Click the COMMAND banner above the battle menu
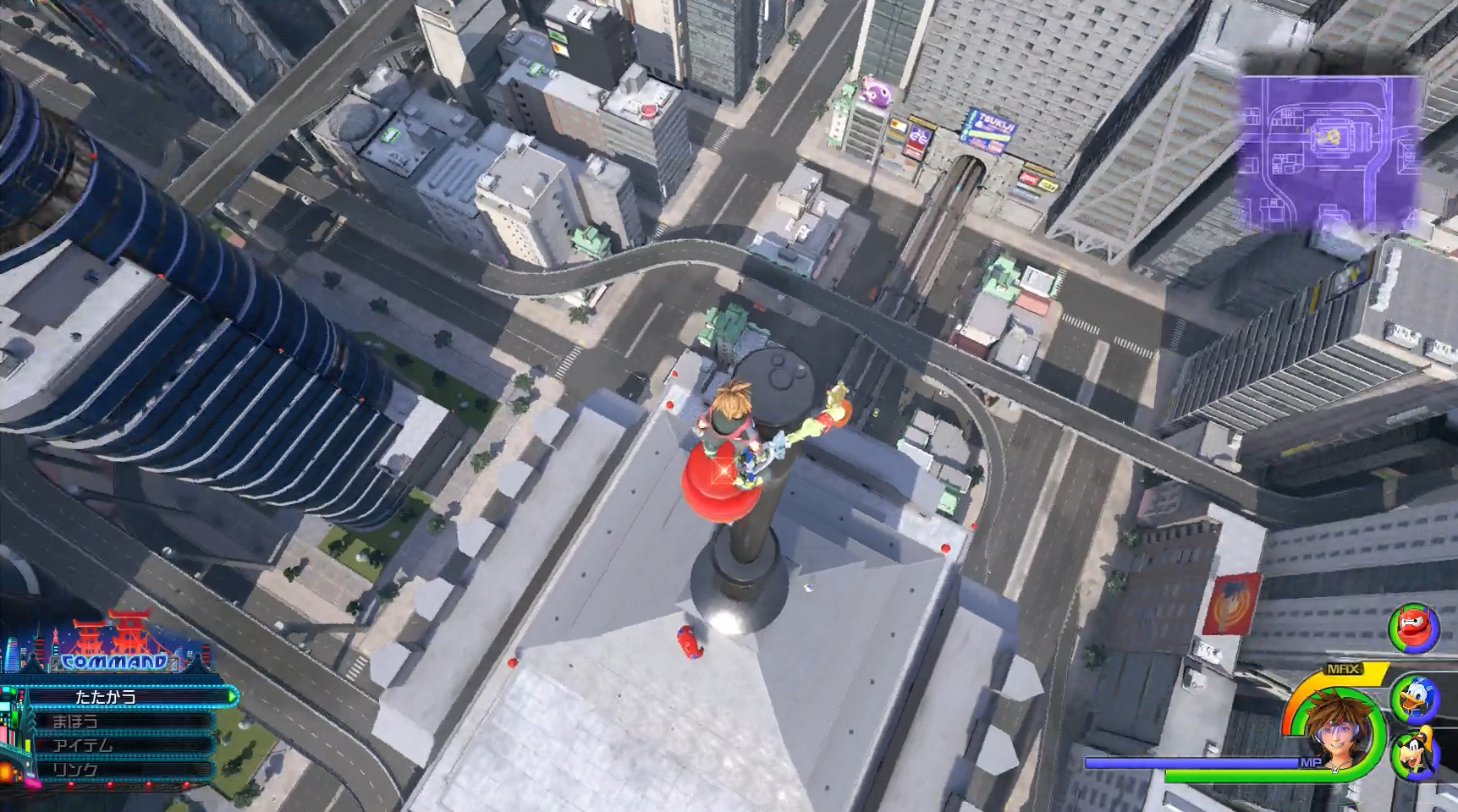 click(x=113, y=661)
